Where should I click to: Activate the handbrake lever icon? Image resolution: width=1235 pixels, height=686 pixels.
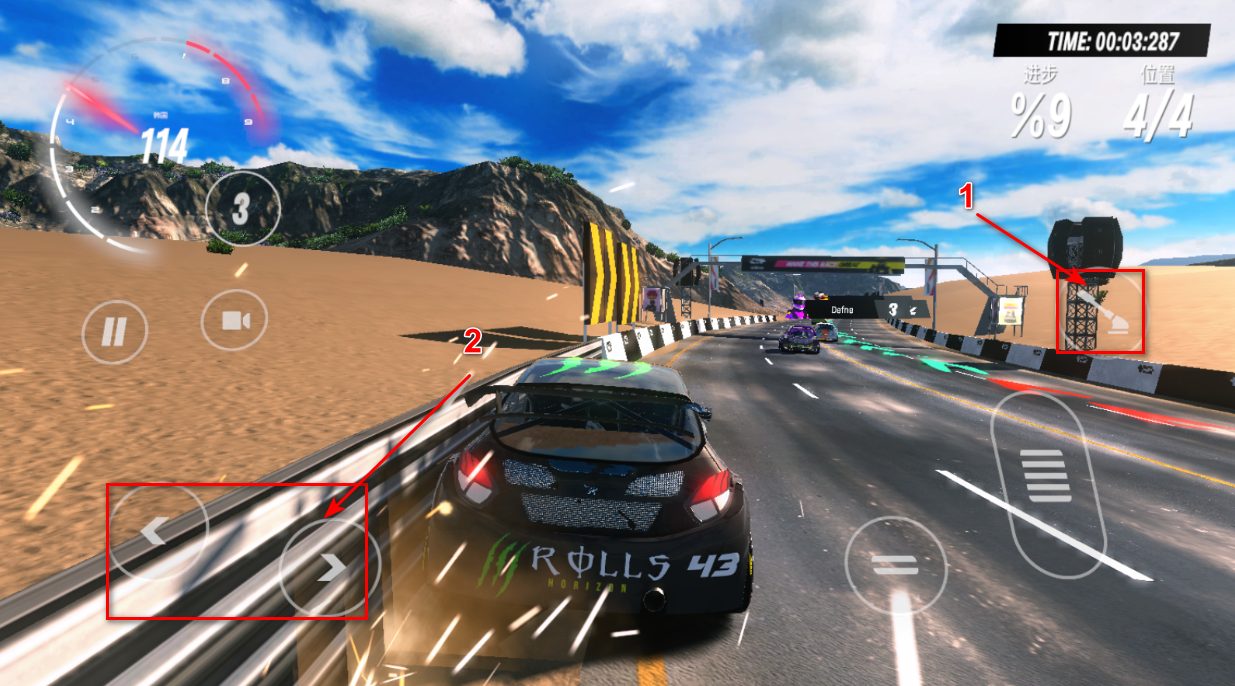click(x=1103, y=311)
